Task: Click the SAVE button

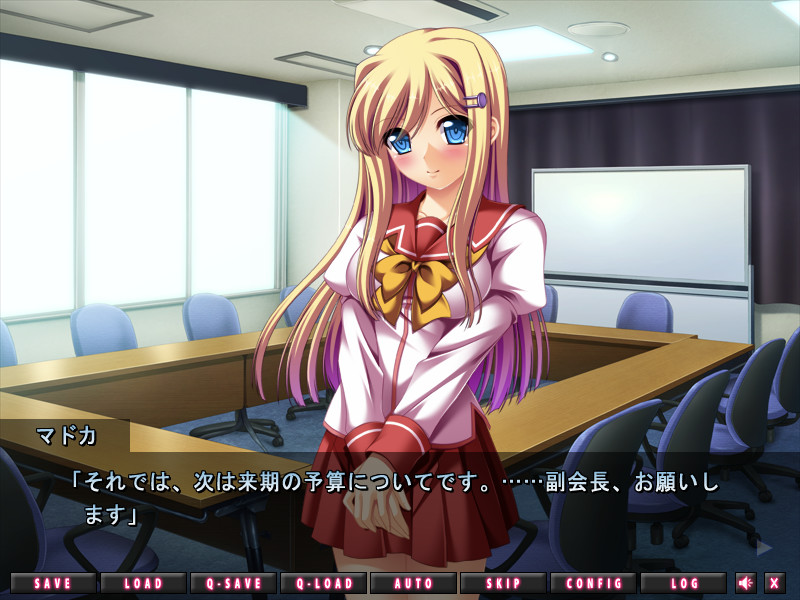Action: pyautogui.click(x=54, y=583)
